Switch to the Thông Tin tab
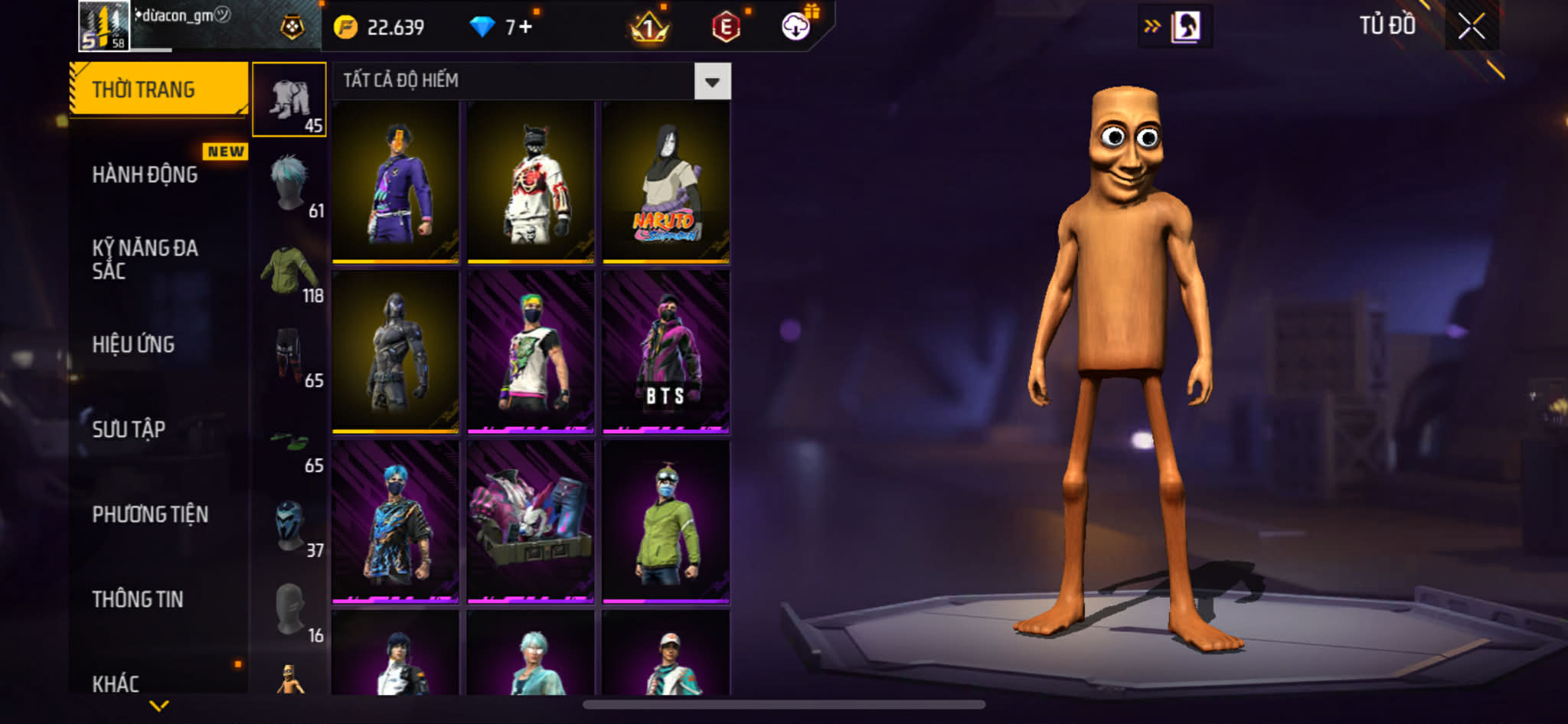 [138, 599]
